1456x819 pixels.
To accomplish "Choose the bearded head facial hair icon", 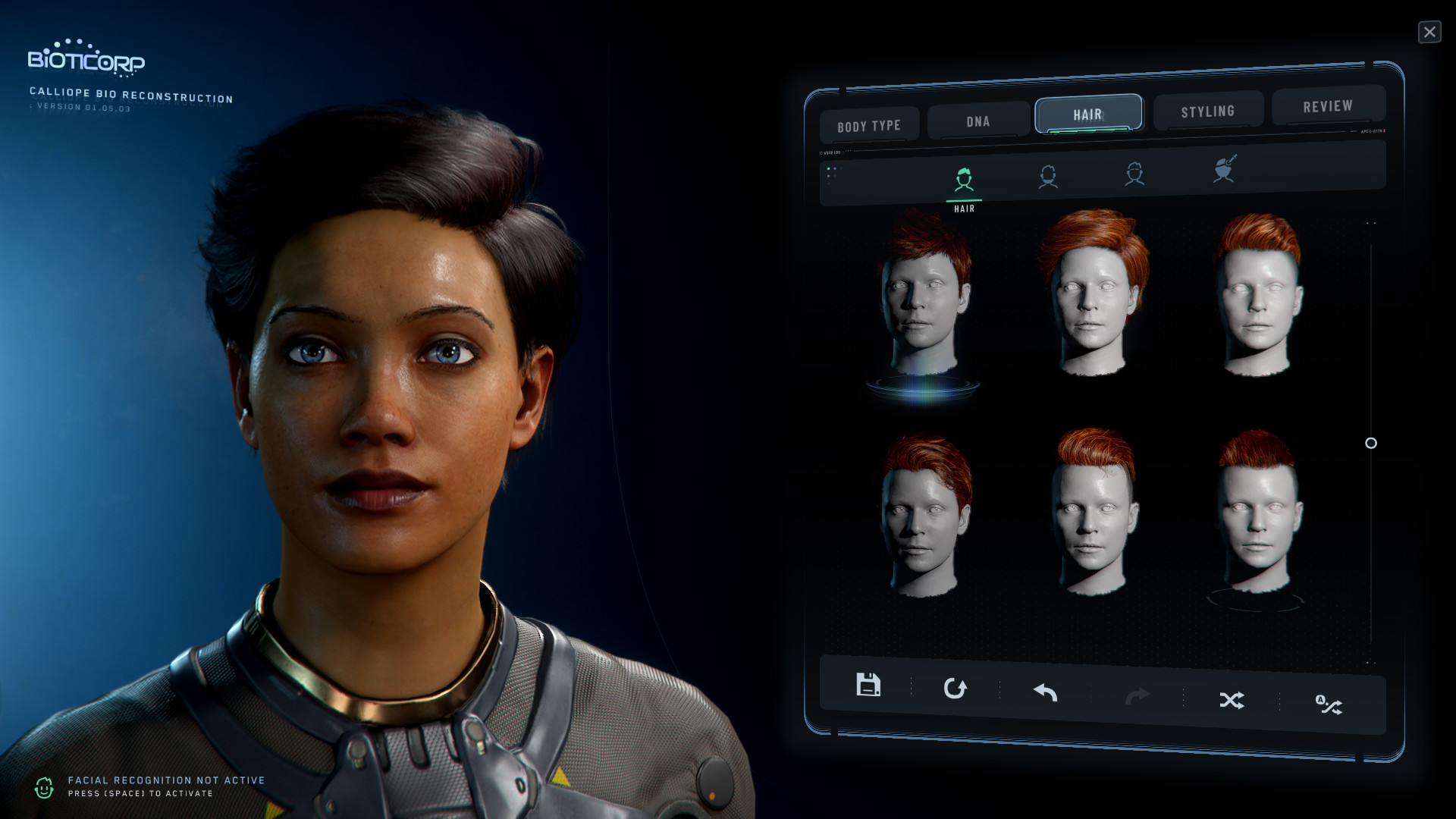I will 1048,177.
